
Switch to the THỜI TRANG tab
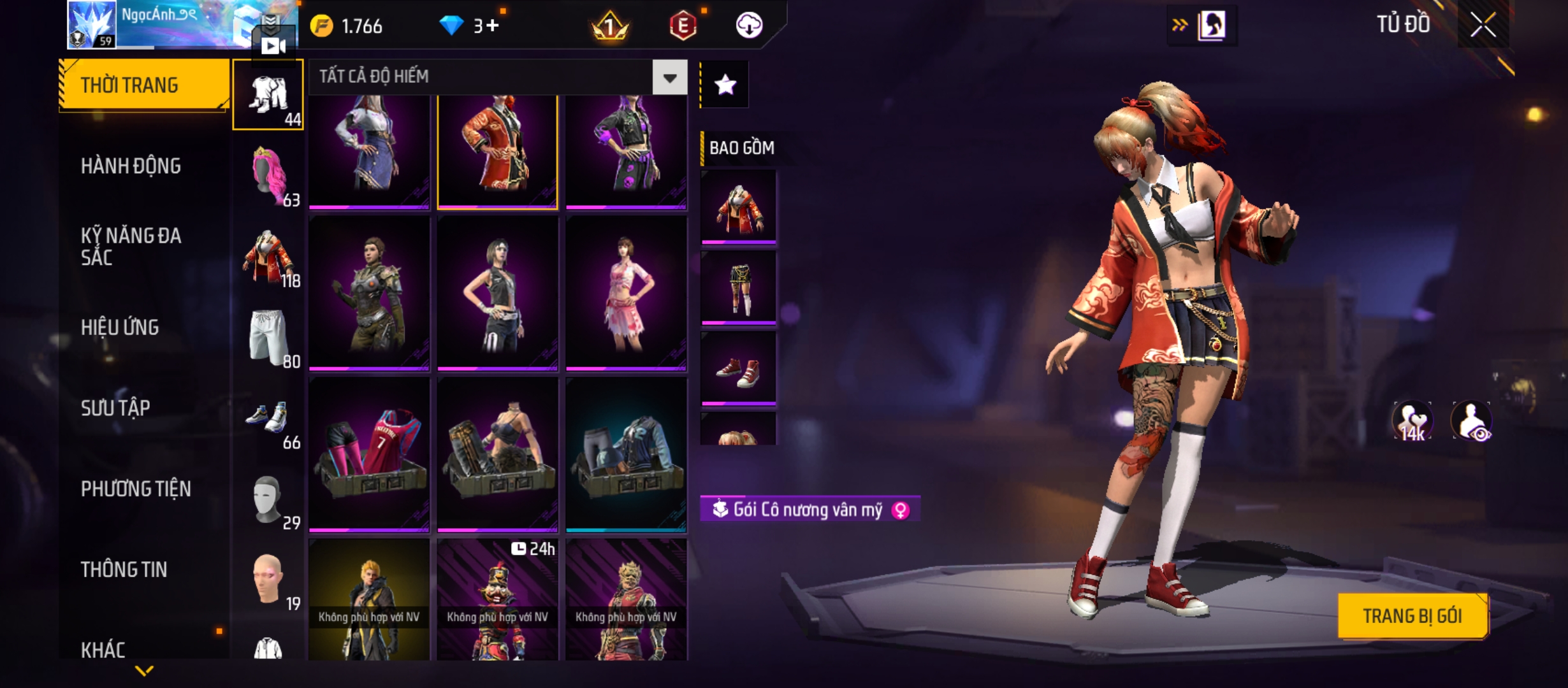click(x=144, y=85)
